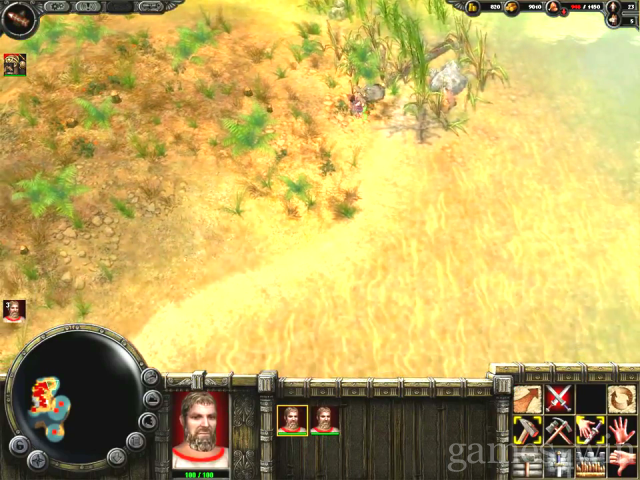Choose the spiked palisade wall icon
640x480 pixels.
591,464
